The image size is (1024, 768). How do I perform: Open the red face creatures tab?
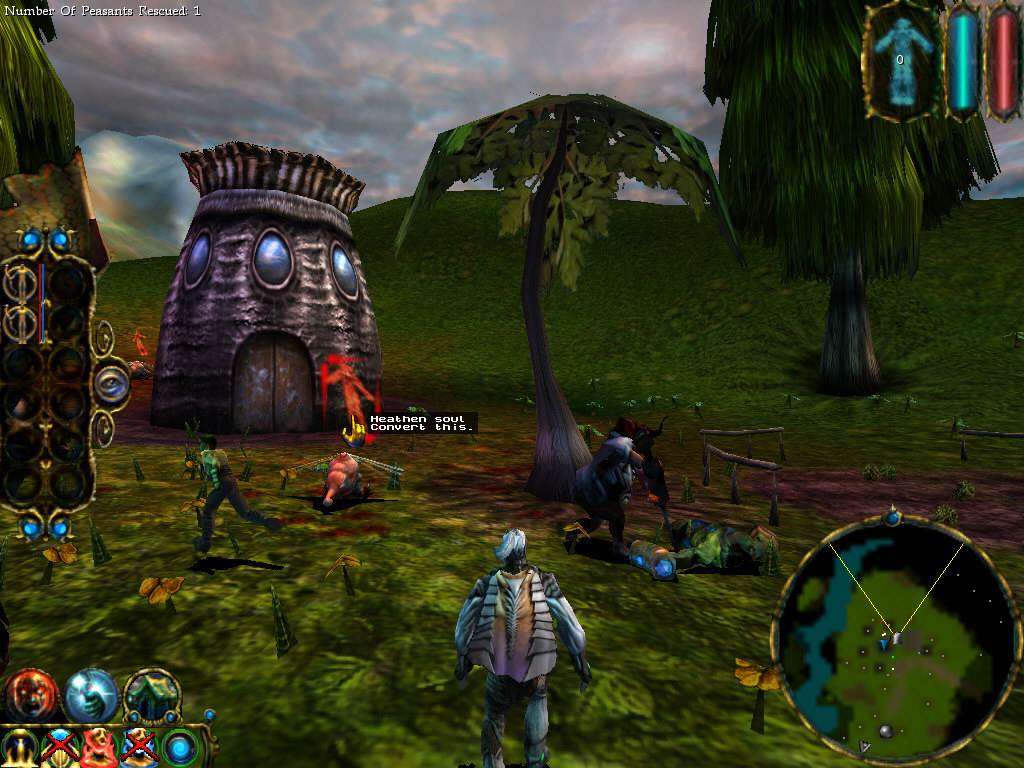(x=29, y=696)
